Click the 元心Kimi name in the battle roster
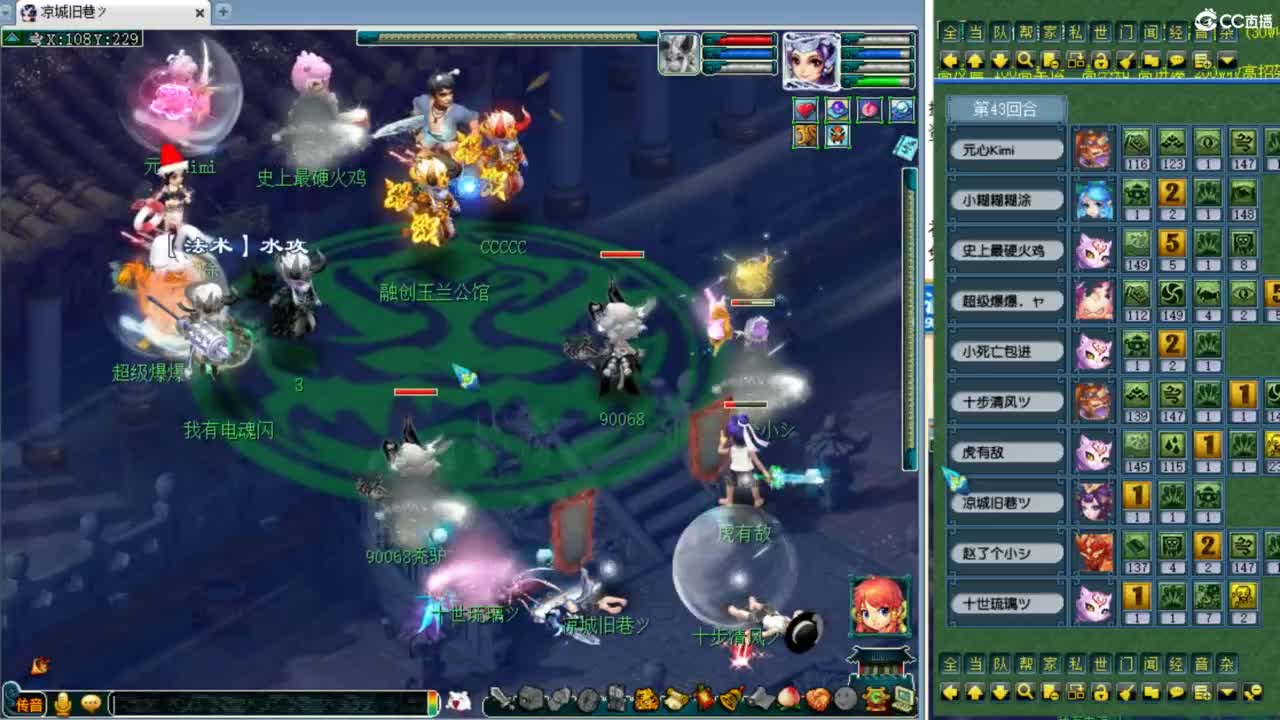The width and height of the screenshot is (1280, 720). click(1005, 148)
